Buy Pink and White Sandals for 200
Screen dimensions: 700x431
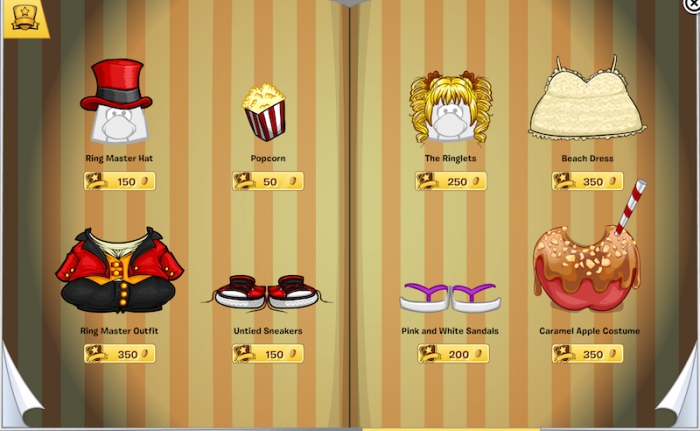pos(453,354)
